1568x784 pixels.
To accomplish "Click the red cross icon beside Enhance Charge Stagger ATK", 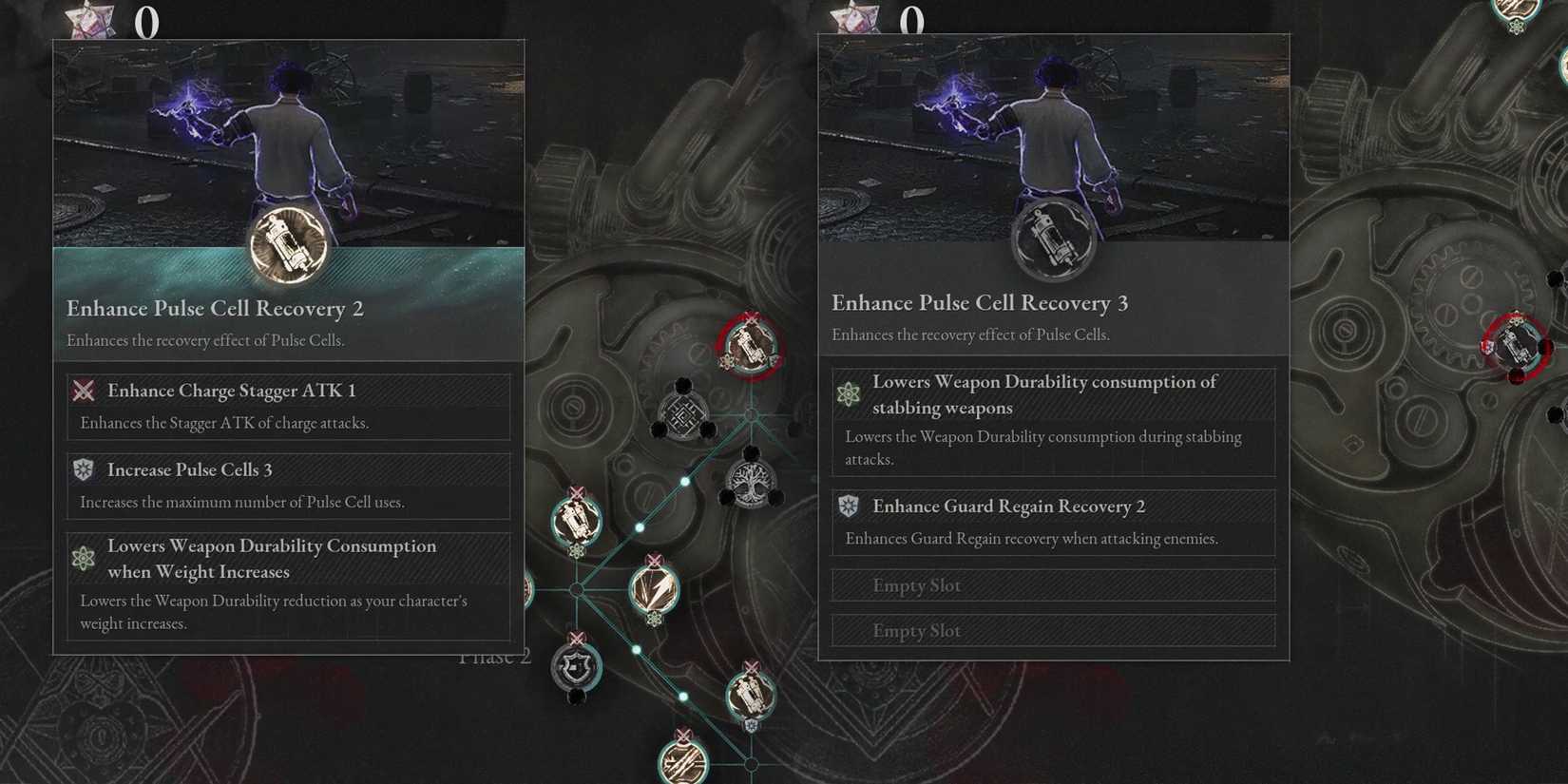I will click(x=84, y=391).
